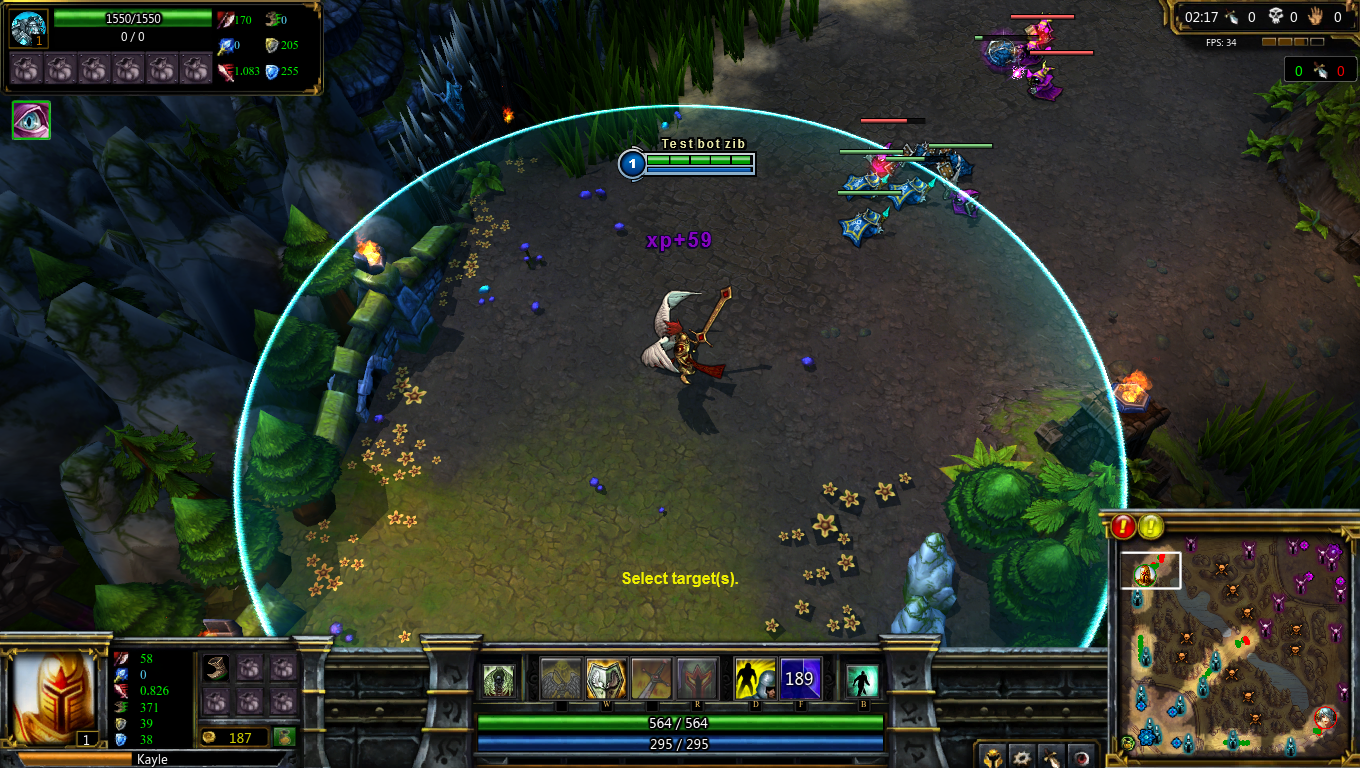Image resolution: width=1360 pixels, height=768 pixels.
Task: Open the shop via the green bag button
Action: click(285, 737)
